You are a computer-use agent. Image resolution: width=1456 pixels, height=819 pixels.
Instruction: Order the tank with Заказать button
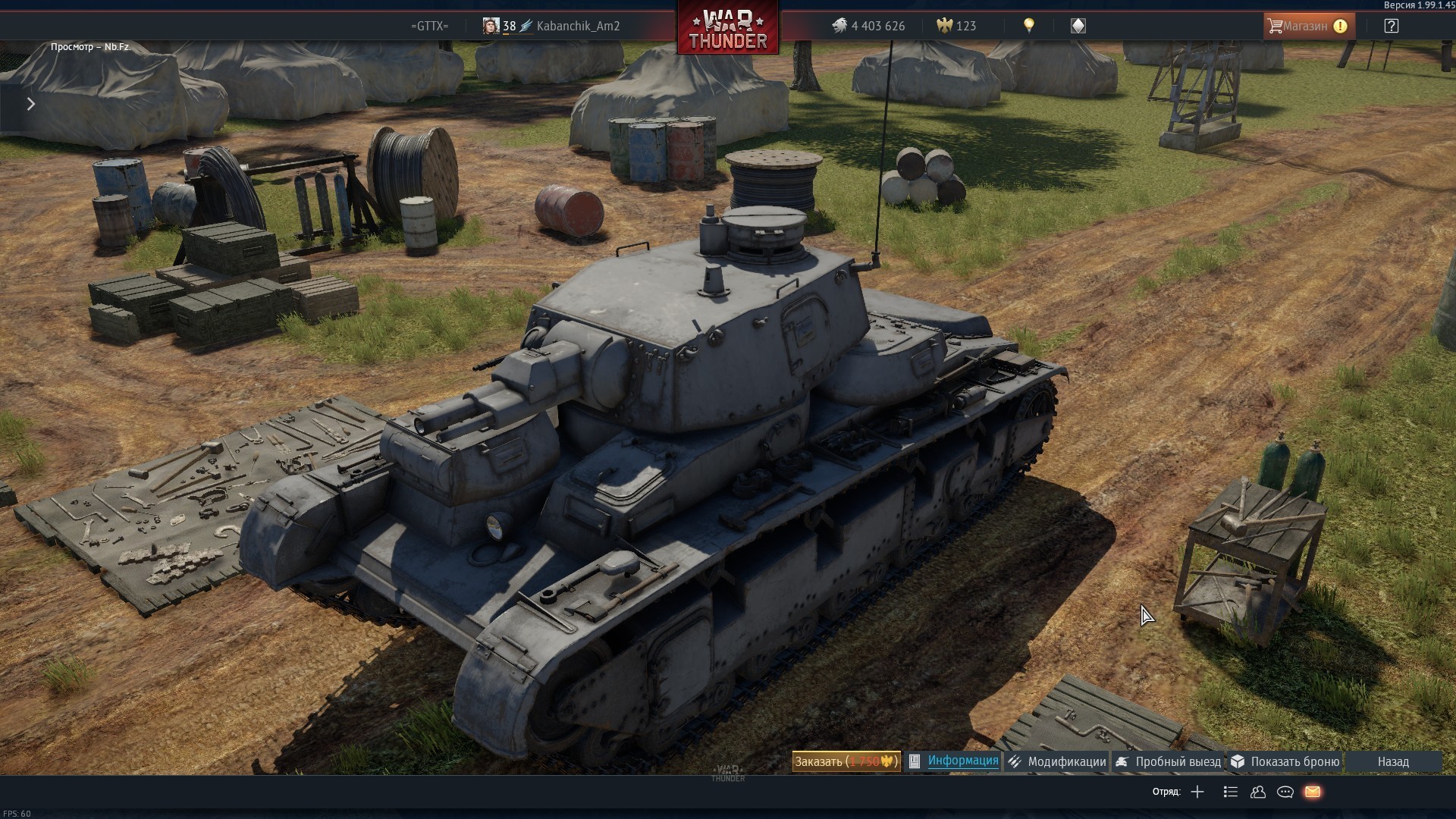pyautogui.click(x=846, y=761)
